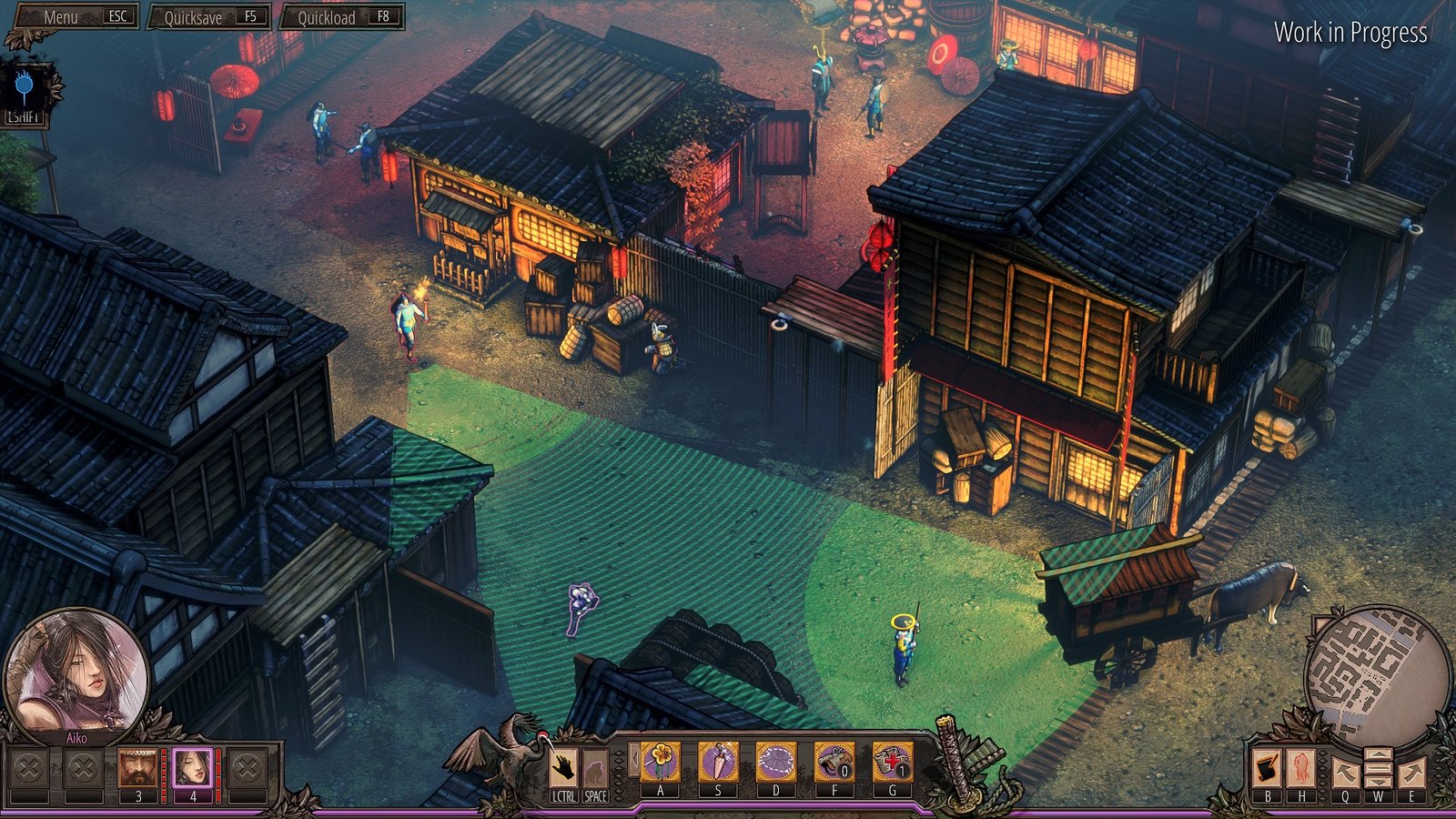The height and width of the screenshot is (819, 1456).
Task: Click the Quicksave button
Action: (210, 16)
